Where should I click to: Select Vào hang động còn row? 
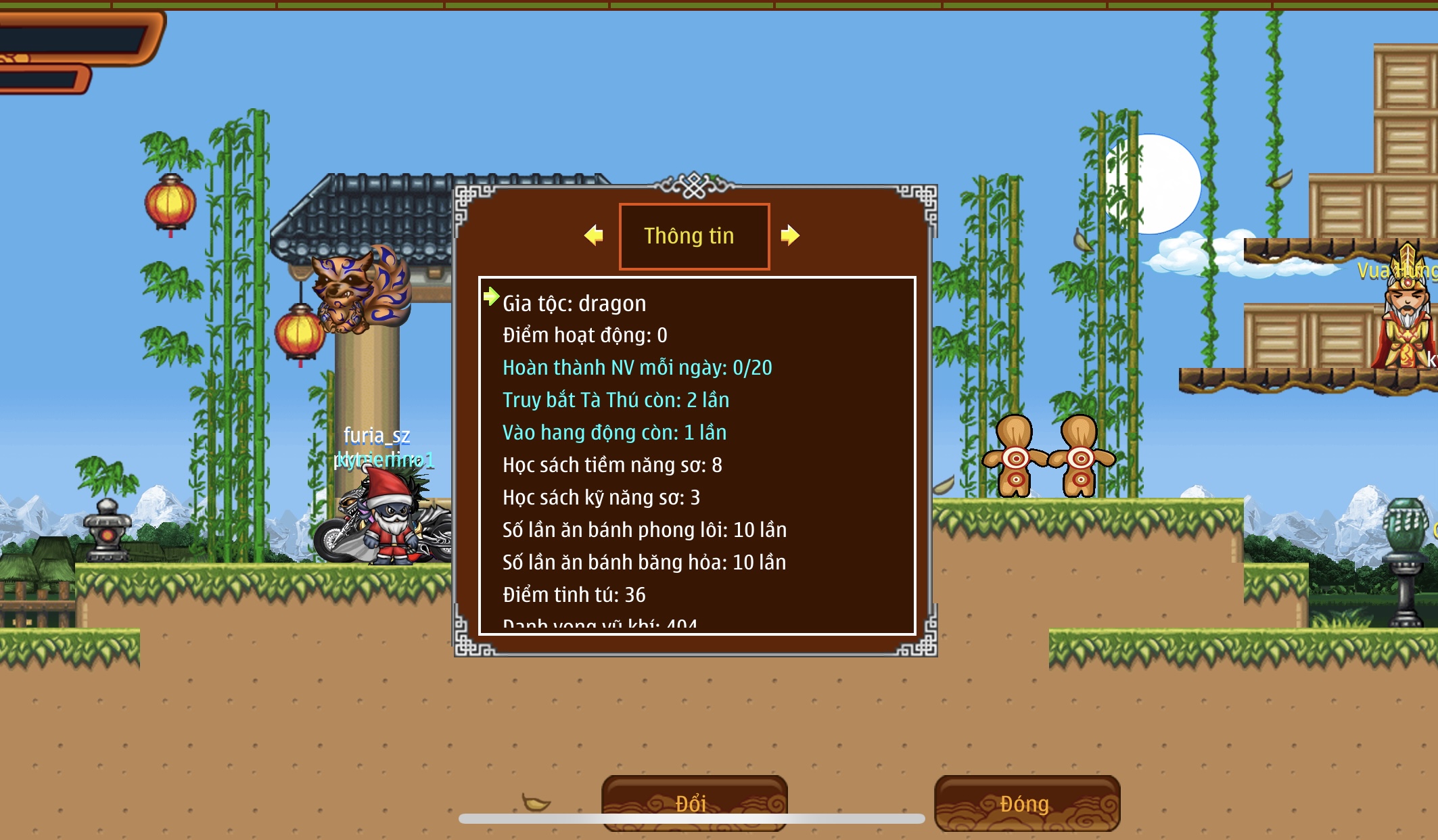pyautogui.click(x=614, y=433)
